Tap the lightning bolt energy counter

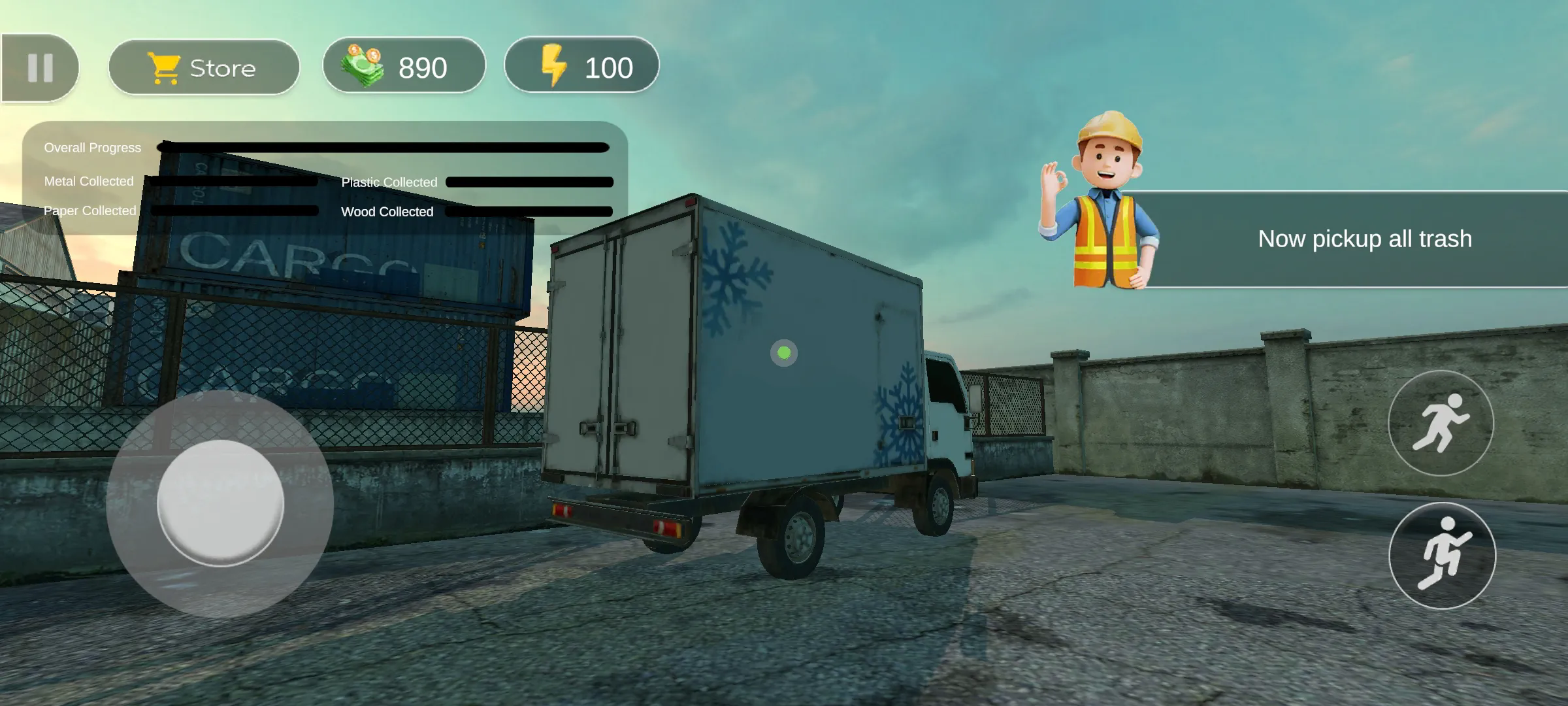tap(581, 66)
